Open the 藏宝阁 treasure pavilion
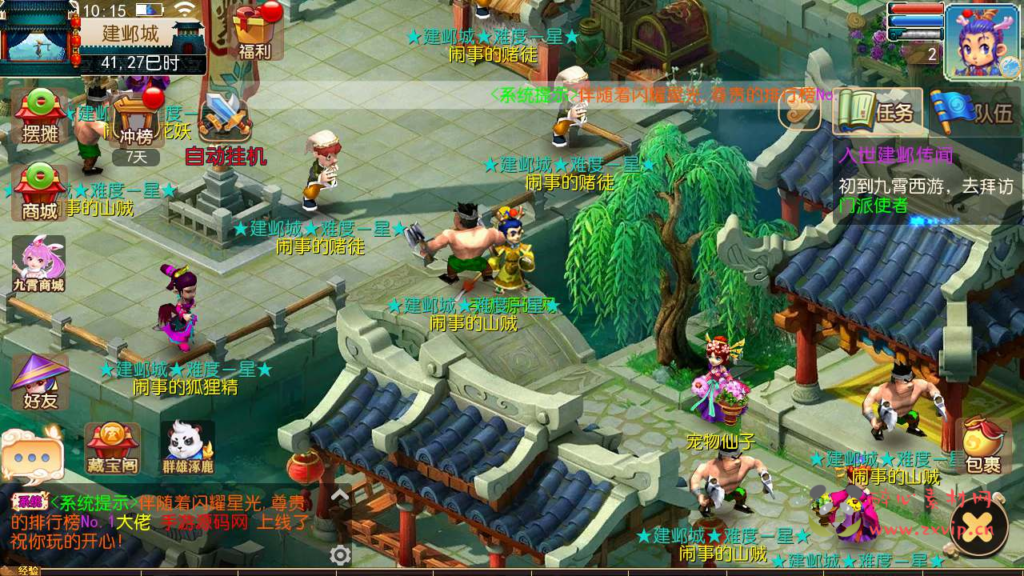 112,448
